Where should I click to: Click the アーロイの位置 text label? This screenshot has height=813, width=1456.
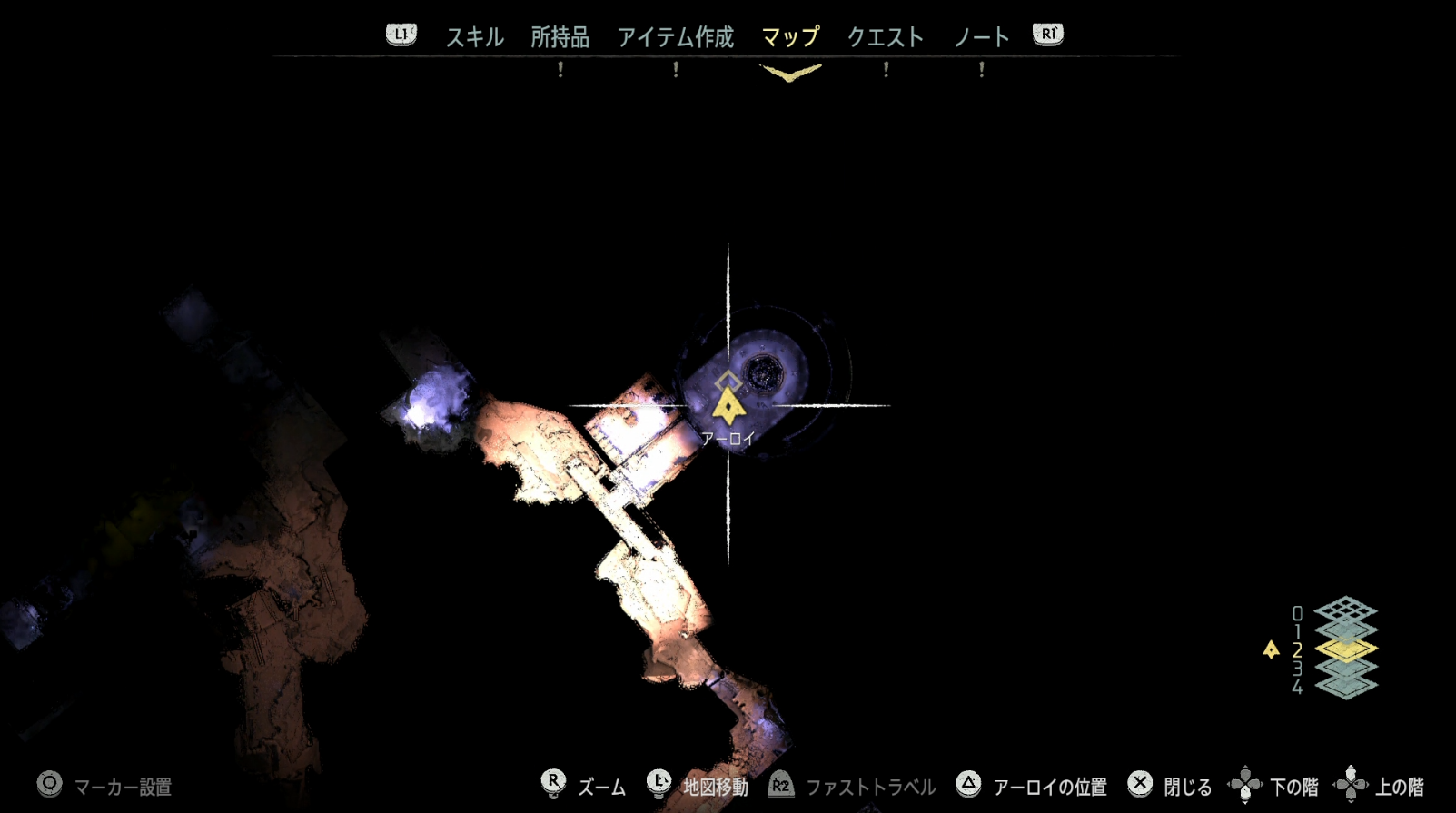[1051, 785]
